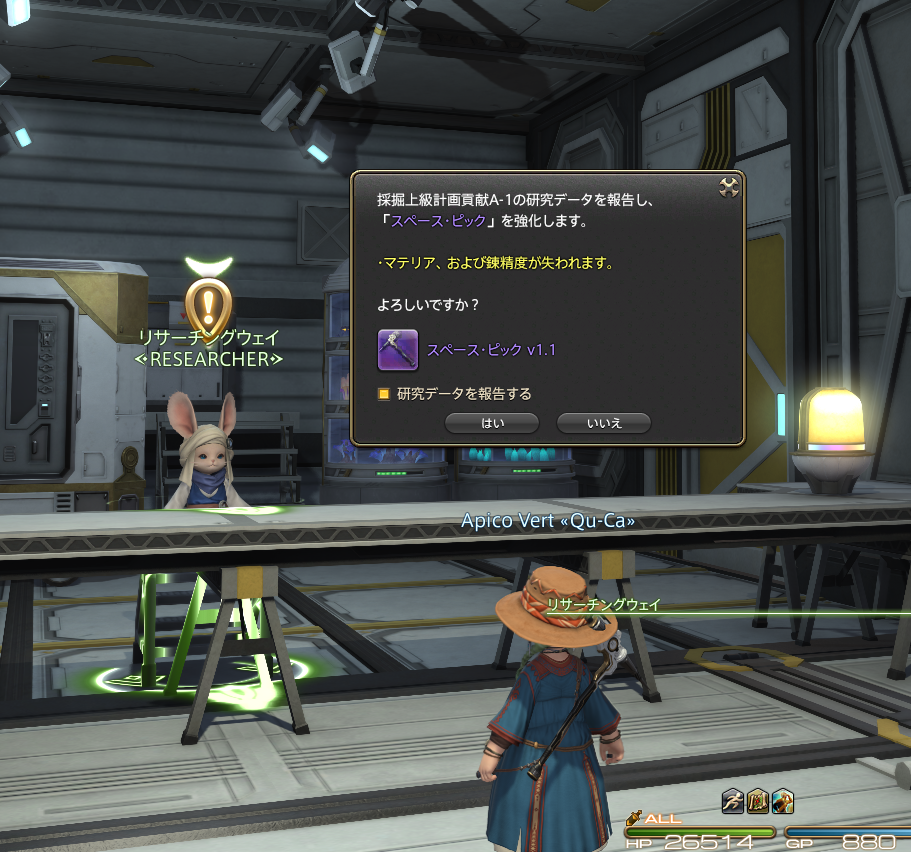
Task: Click the treasure map status icon
Action: point(757,800)
